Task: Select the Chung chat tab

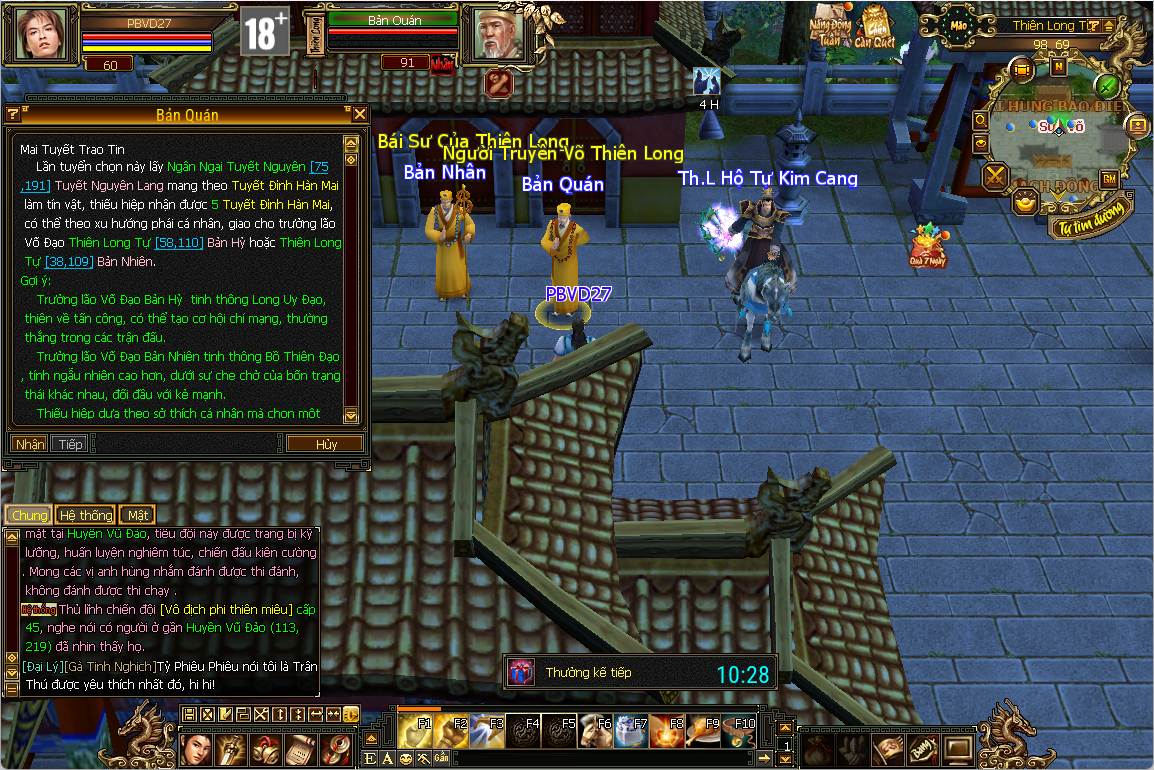Action: [x=29, y=515]
